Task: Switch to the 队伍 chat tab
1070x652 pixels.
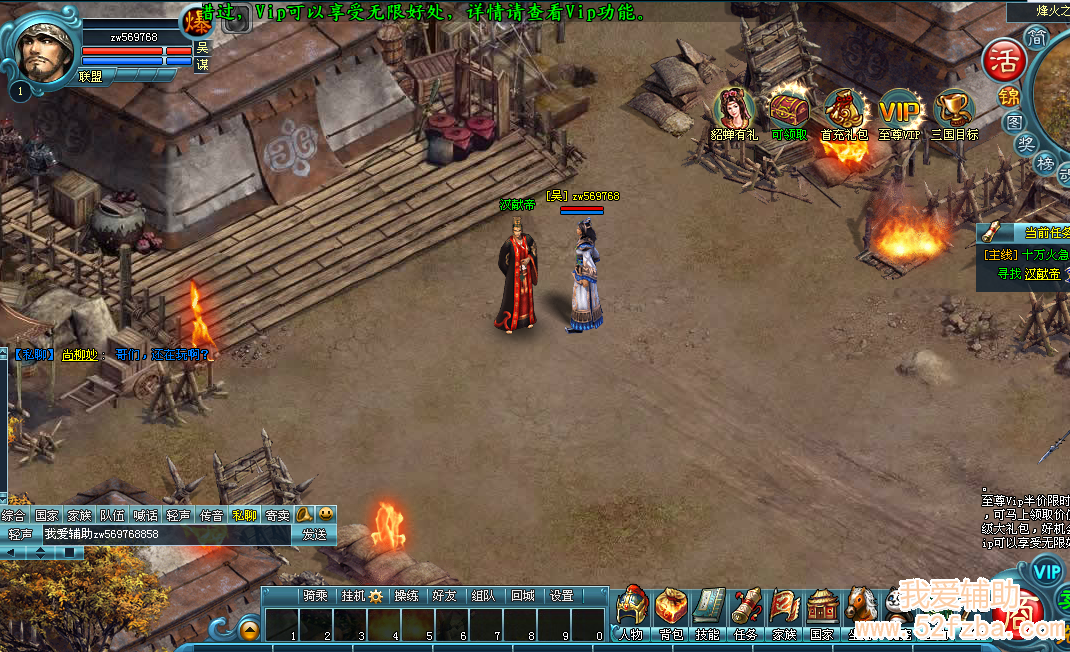Action: (x=113, y=516)
